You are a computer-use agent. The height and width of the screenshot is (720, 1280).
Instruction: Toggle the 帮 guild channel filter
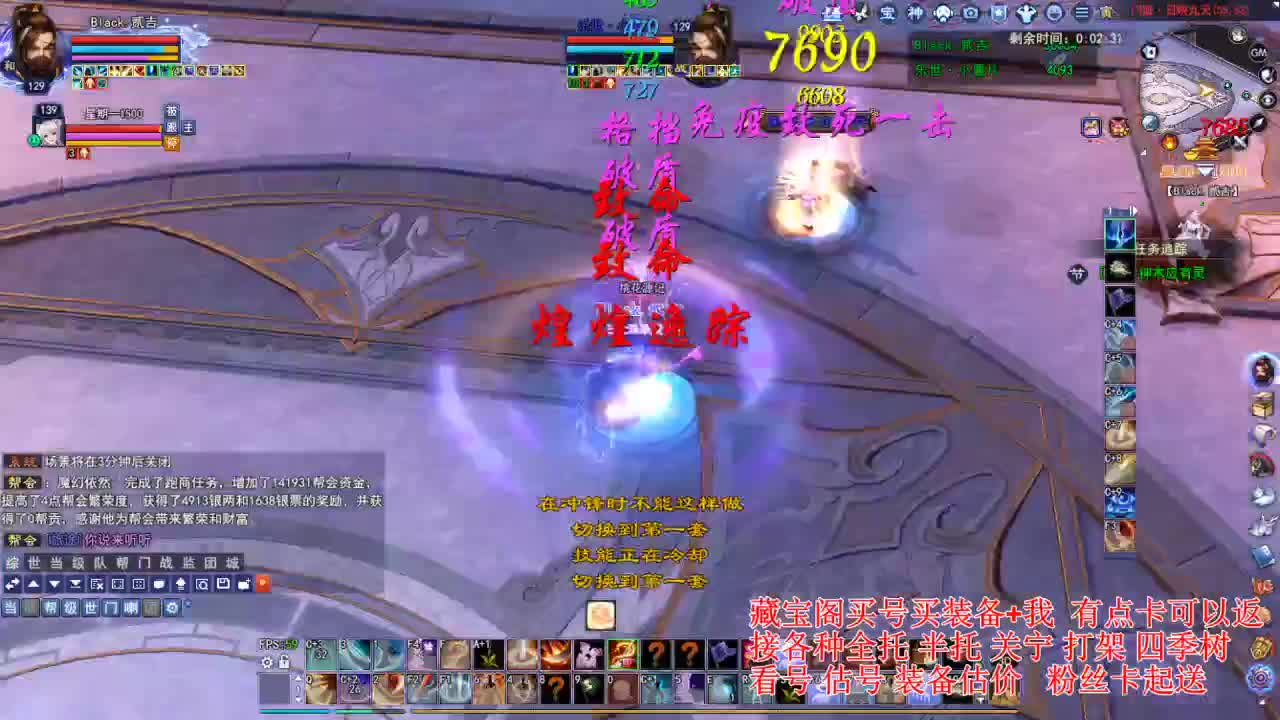pyautogui.click(x=49, y=608)
